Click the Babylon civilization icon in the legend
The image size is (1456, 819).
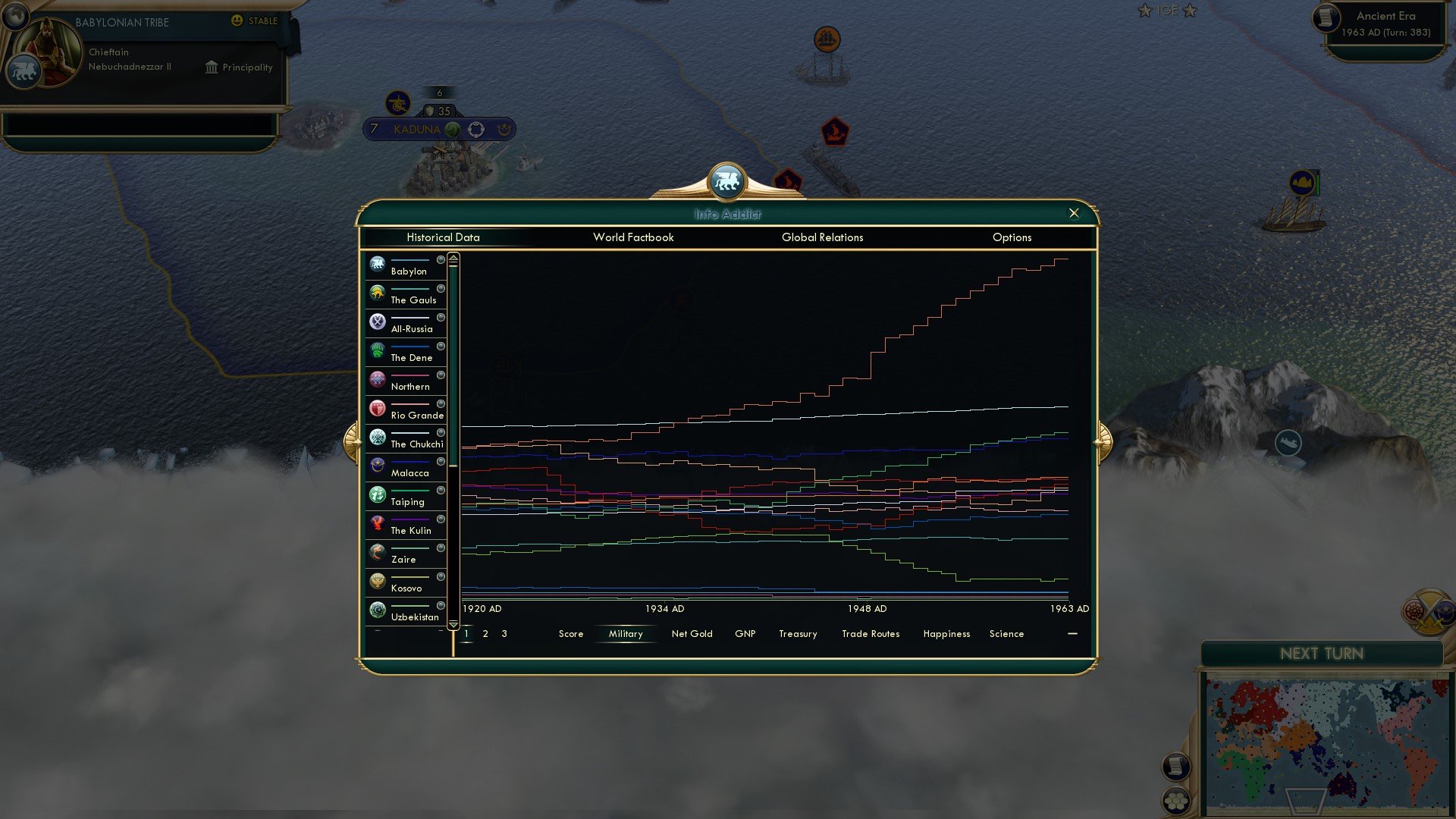pos(377,264)
